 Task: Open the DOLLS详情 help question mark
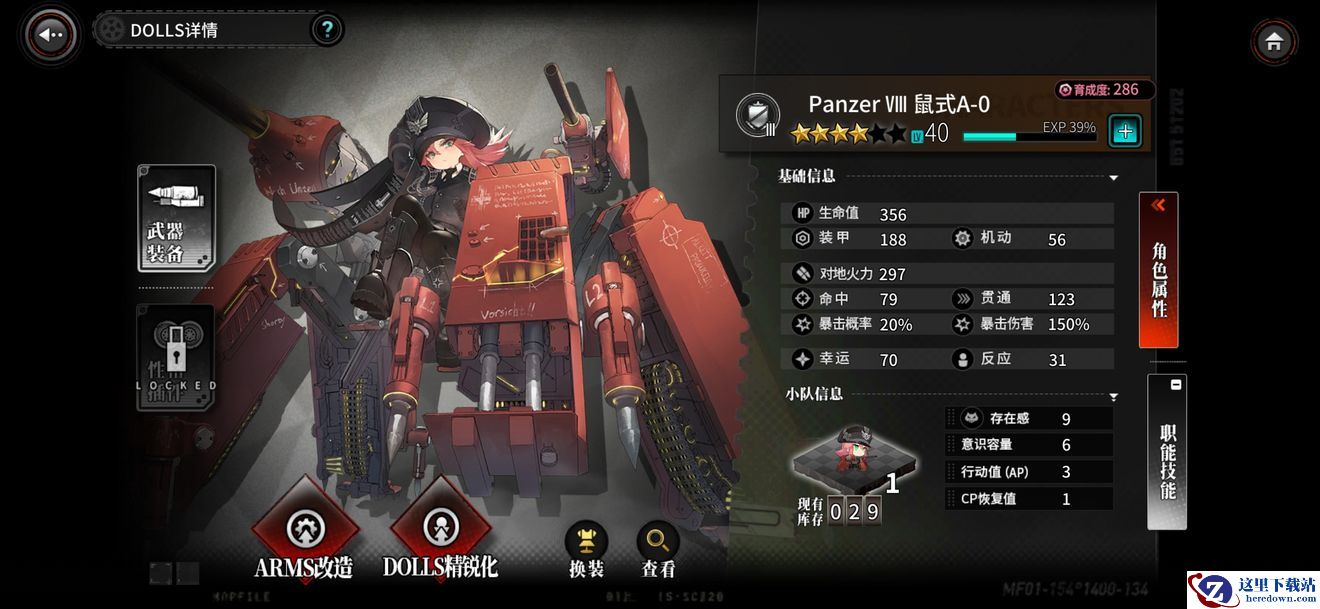[326, 30]
